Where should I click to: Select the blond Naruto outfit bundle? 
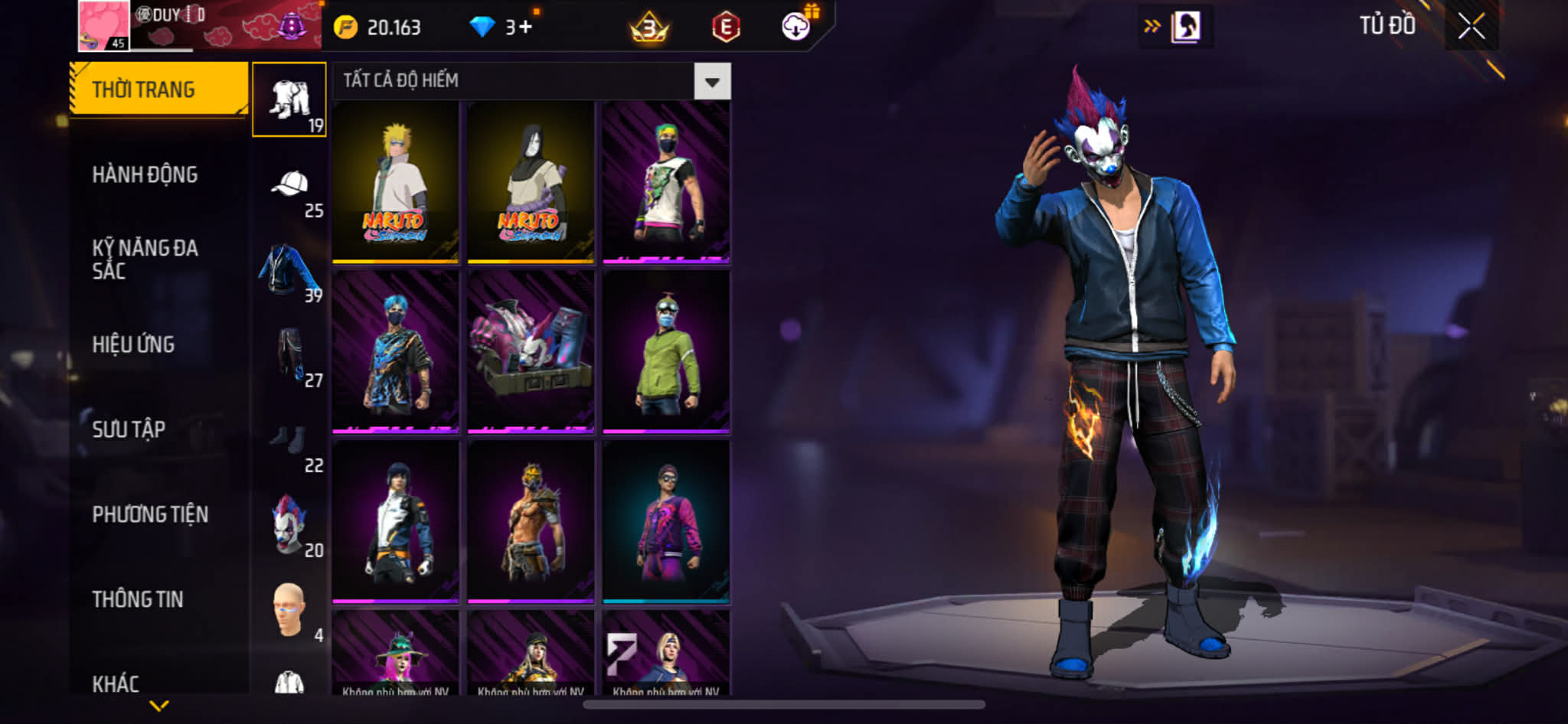[396, 182]
